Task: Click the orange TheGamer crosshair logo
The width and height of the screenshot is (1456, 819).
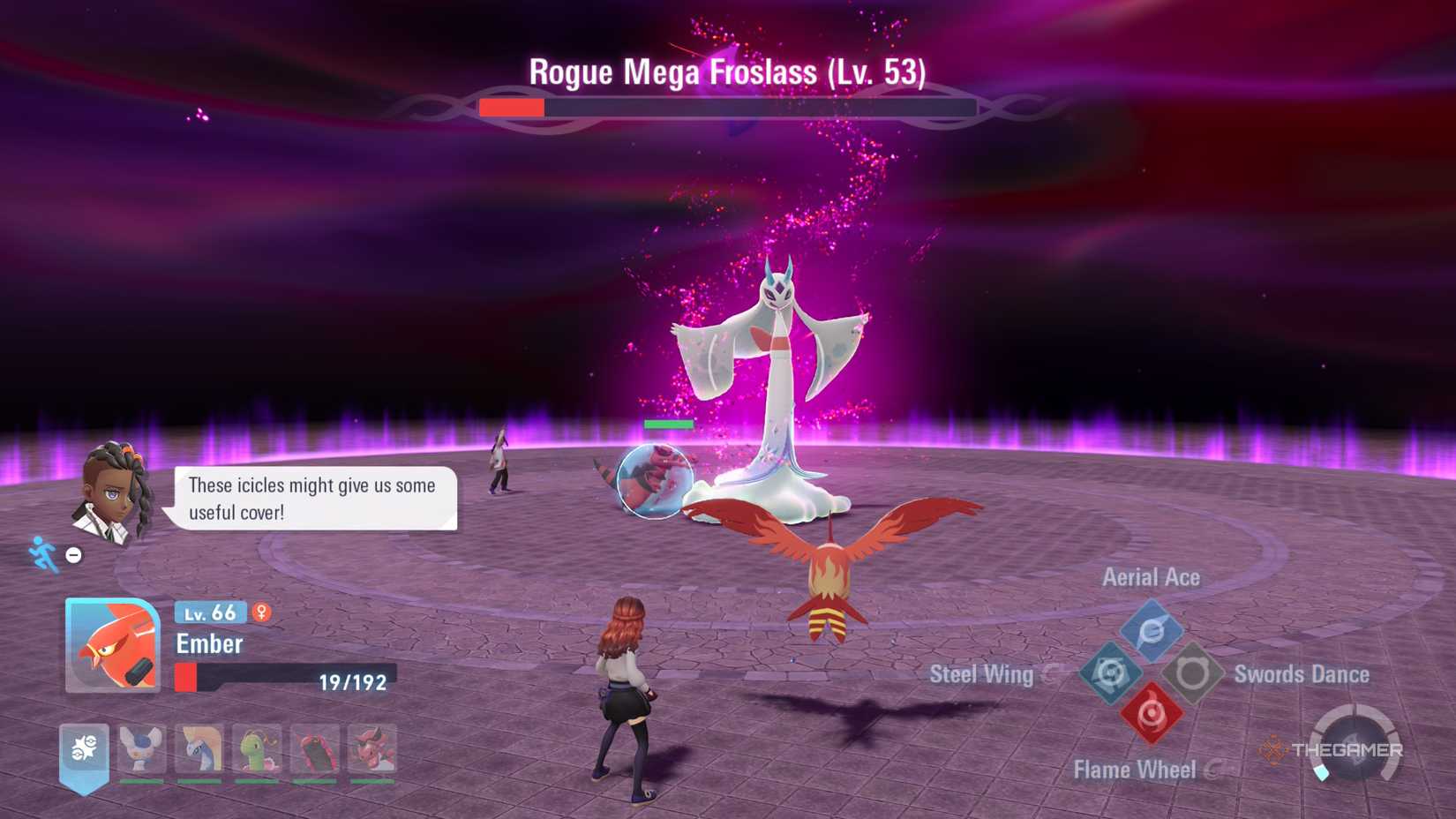Action: tap(1274, 751)
